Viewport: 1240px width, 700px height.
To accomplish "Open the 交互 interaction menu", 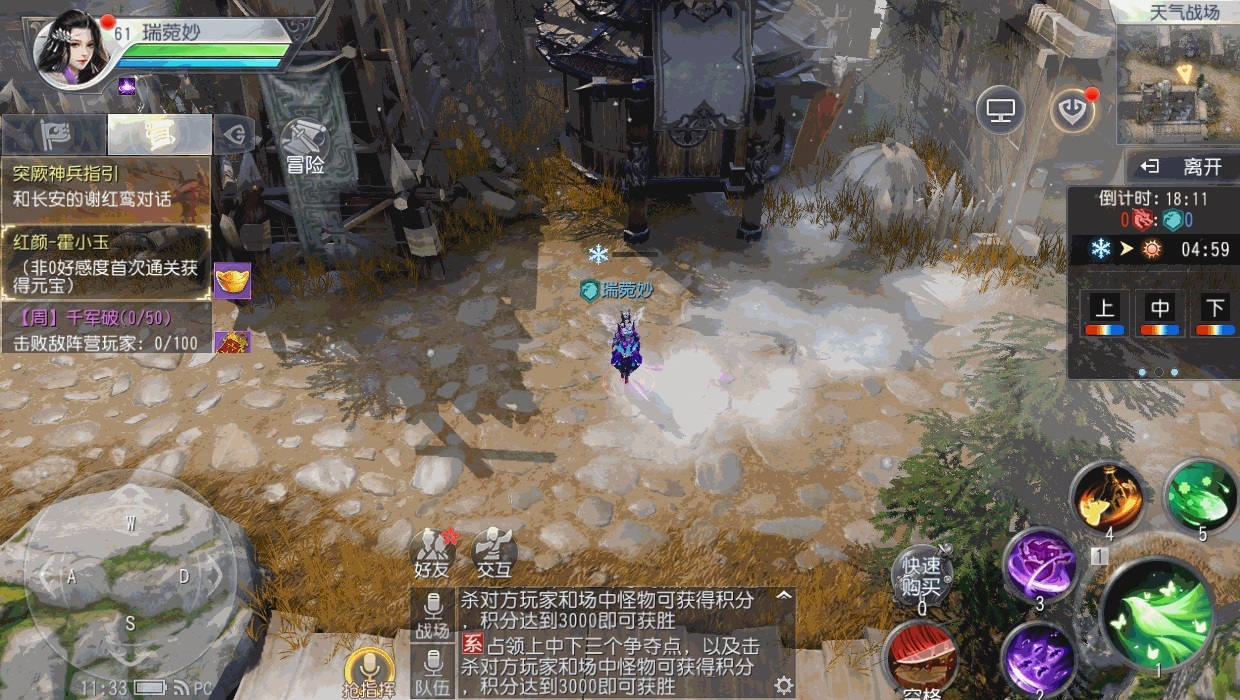I will pos(493,553).
